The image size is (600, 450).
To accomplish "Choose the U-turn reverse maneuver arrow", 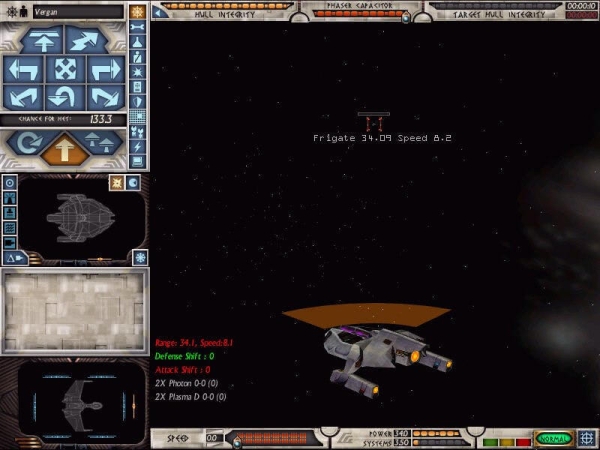I will (64, 97).
